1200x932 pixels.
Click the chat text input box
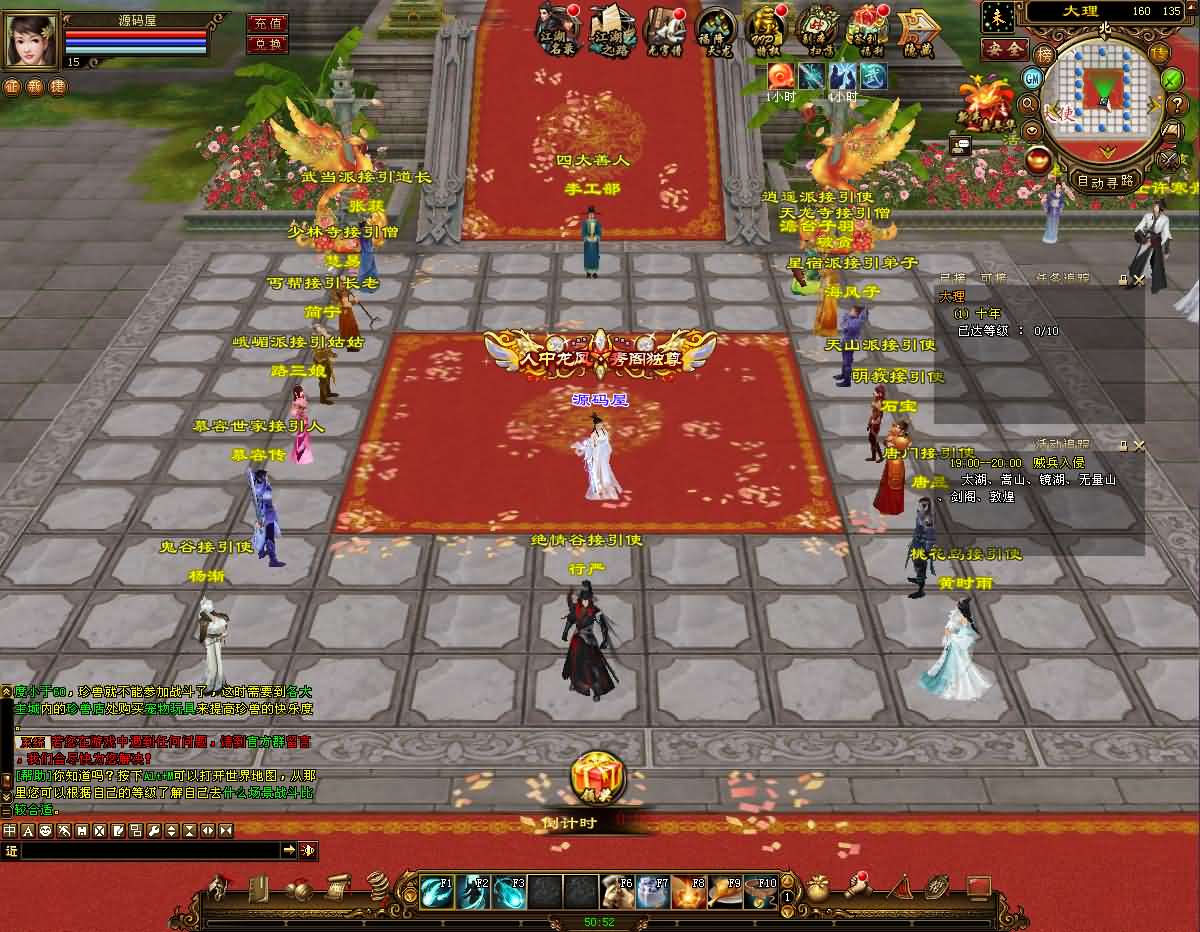click(x=150, y=850)
